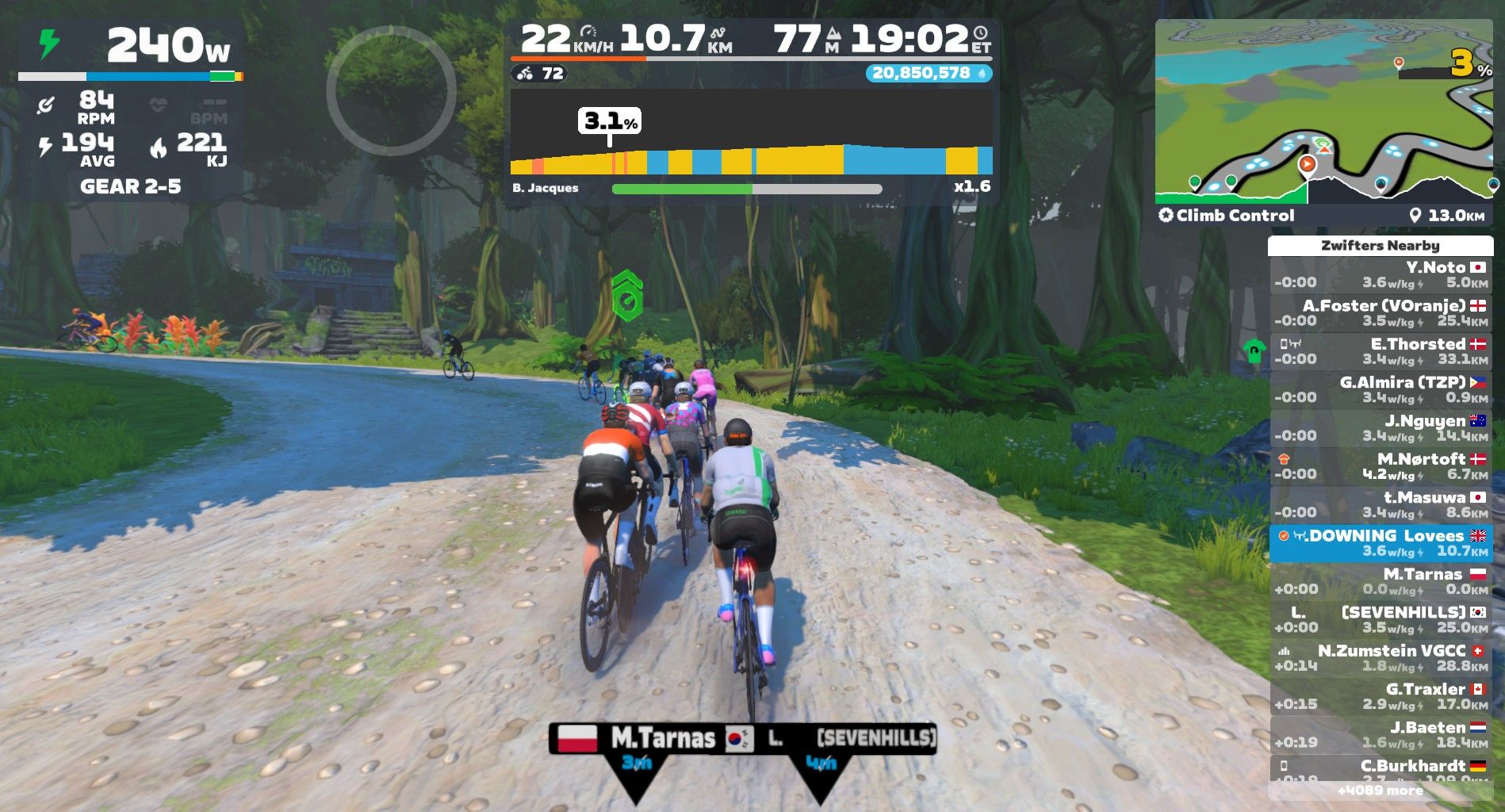Select the L. (SEVENHILLS) floating name tag
This screenshot has height=812, width=1505.
[833, 739]
